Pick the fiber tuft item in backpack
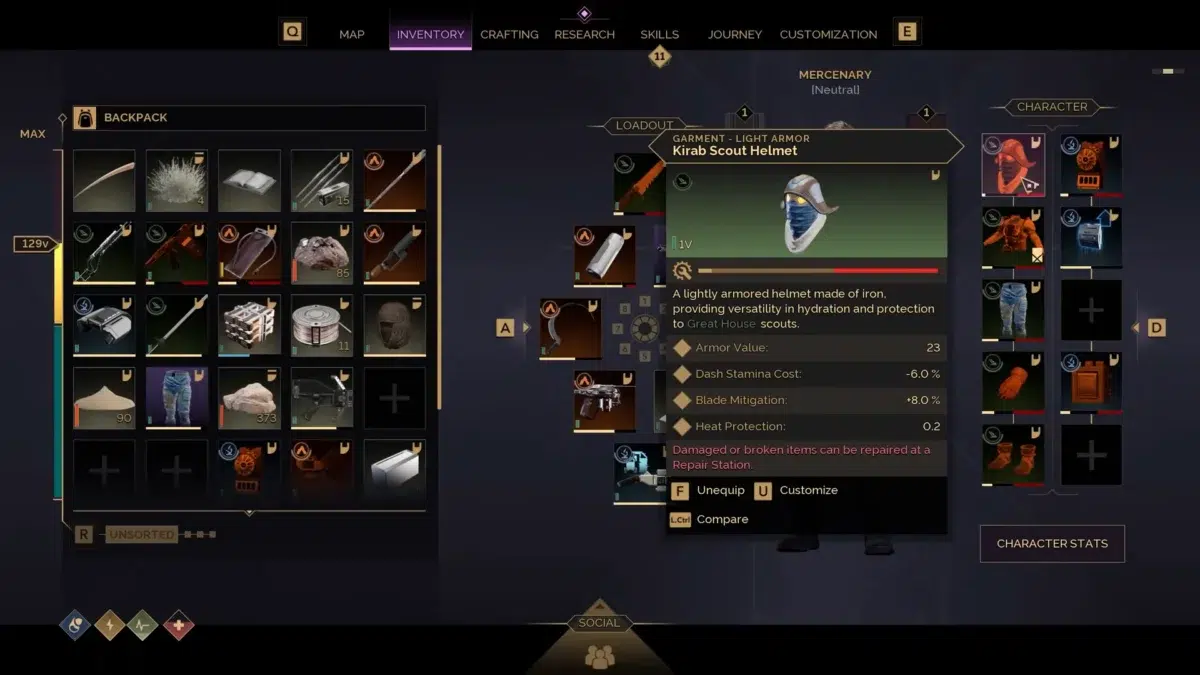1200x675 pixels. click(177, 181)
